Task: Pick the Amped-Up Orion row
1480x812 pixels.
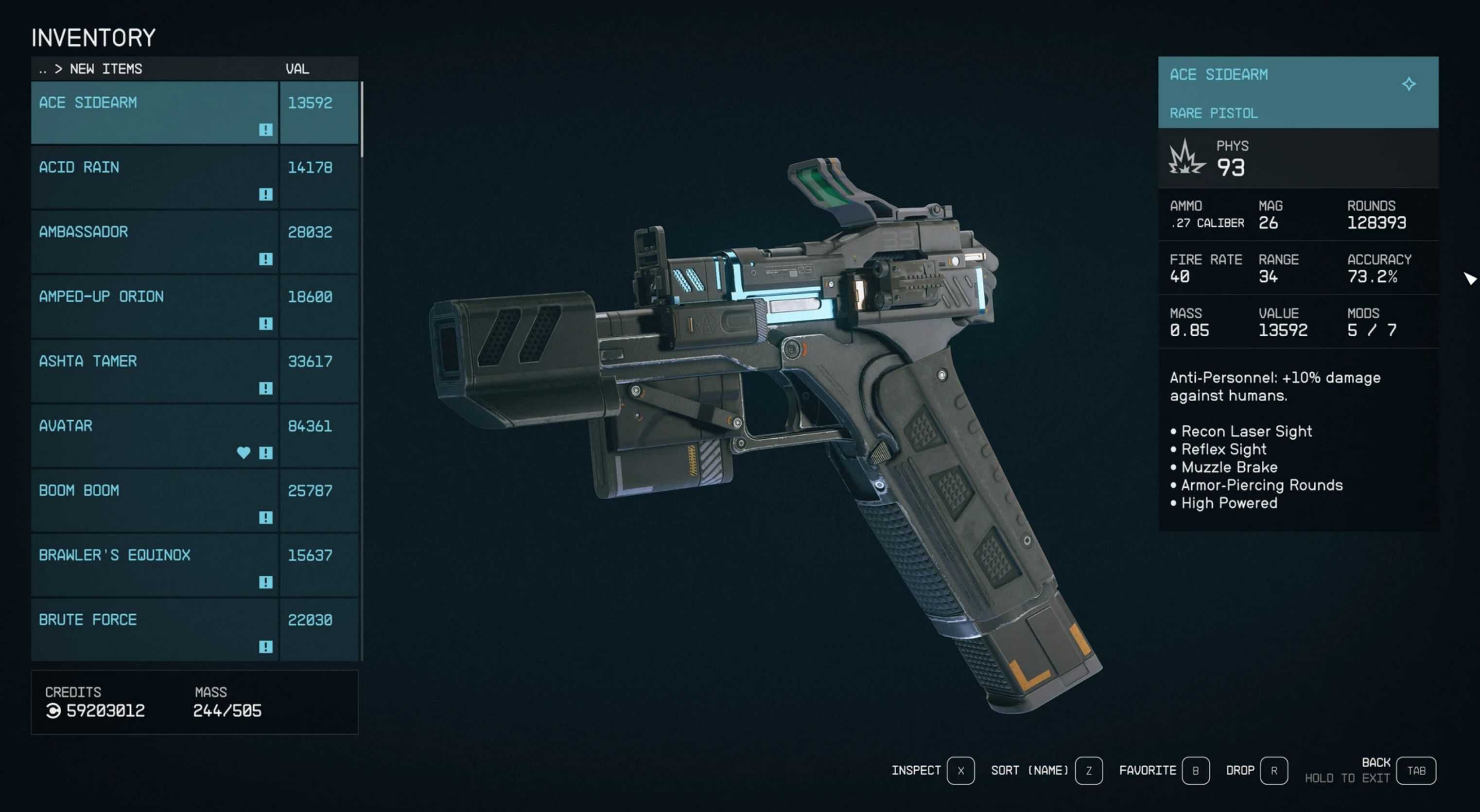Action: [154, 306]
